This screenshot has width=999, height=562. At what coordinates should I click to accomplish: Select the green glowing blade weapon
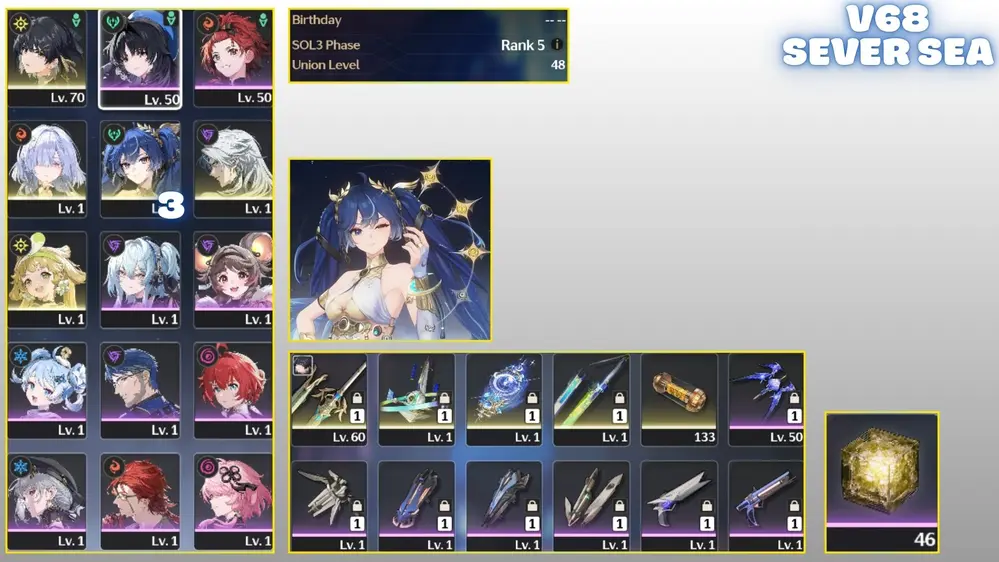[591, 397]
